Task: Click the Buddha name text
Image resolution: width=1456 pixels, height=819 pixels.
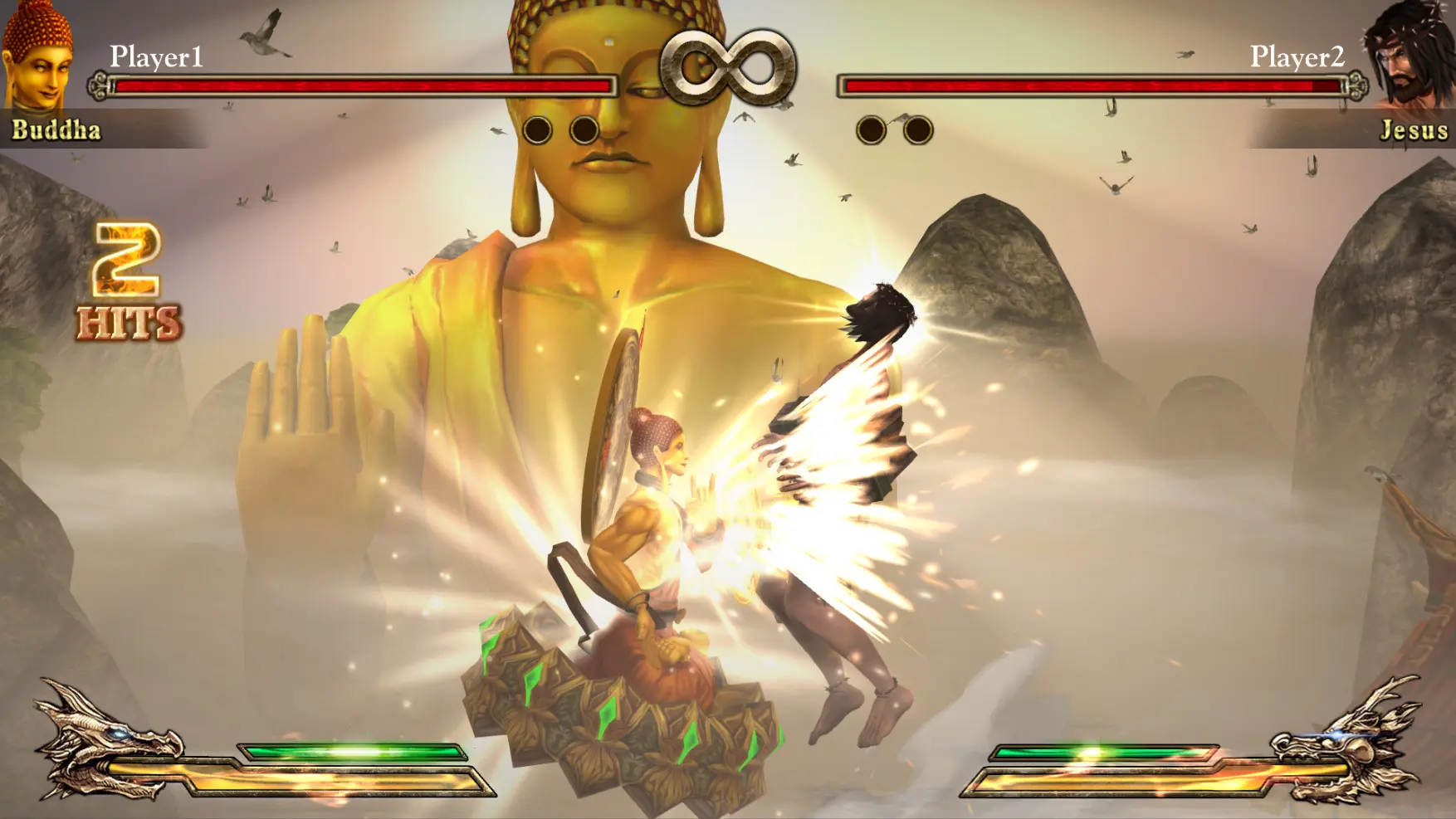Action: point(54,129)
